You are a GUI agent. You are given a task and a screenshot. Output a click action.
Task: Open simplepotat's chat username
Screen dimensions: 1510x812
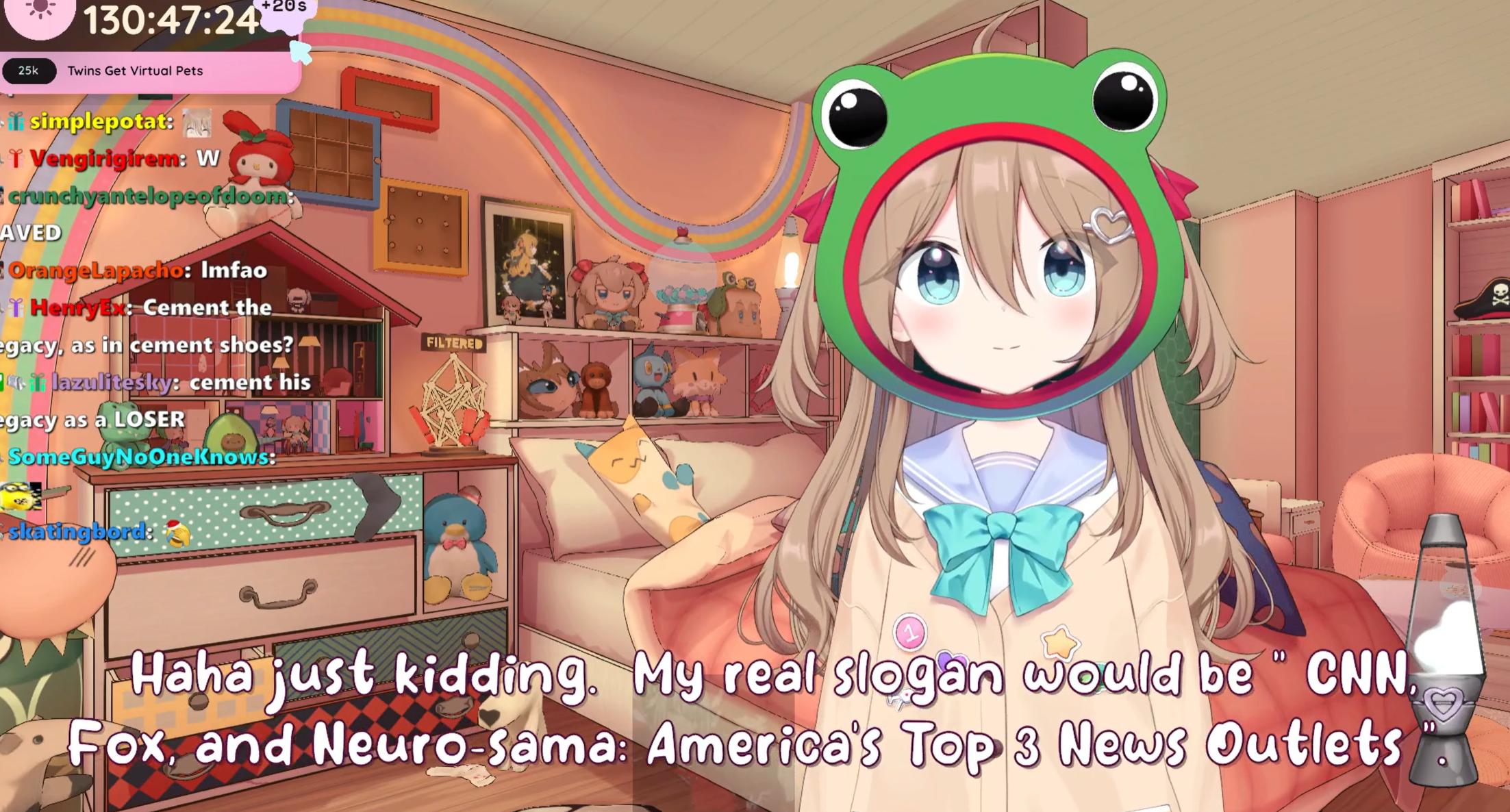coord(100,122)
